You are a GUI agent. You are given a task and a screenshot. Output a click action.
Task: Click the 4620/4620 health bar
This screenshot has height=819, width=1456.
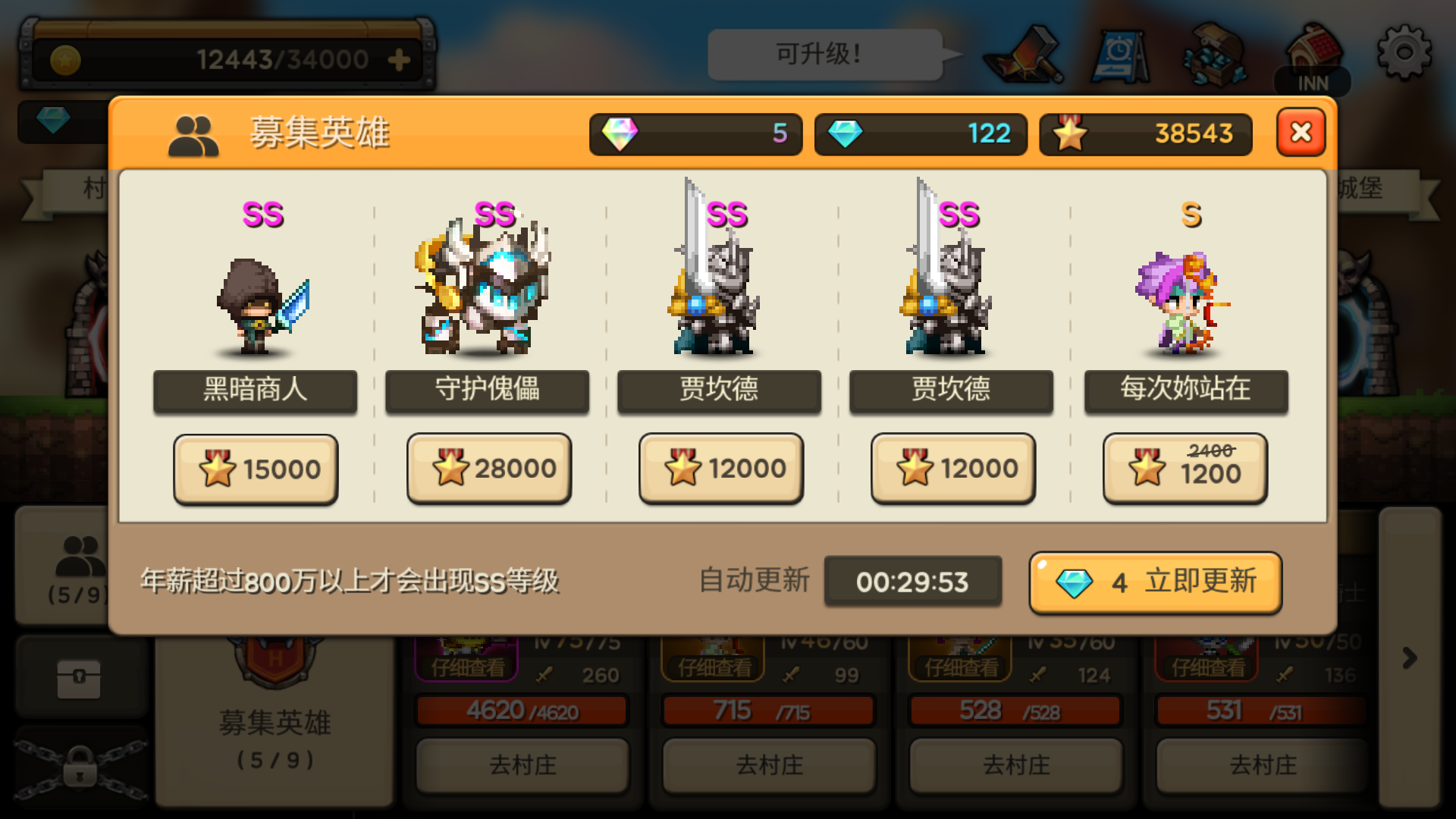[x=521, y=711]
